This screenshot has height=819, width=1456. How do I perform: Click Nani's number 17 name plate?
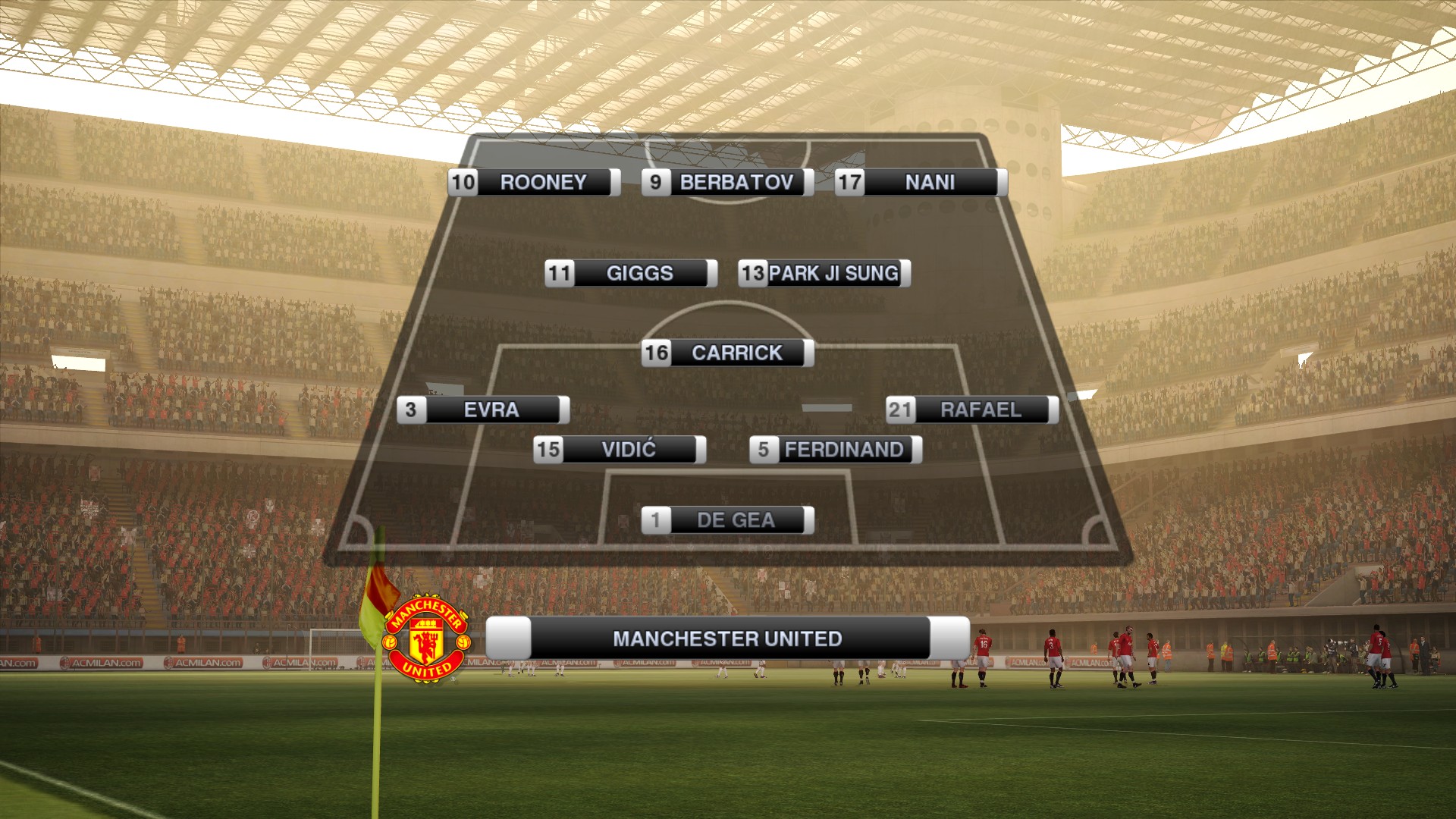point(921,183)
